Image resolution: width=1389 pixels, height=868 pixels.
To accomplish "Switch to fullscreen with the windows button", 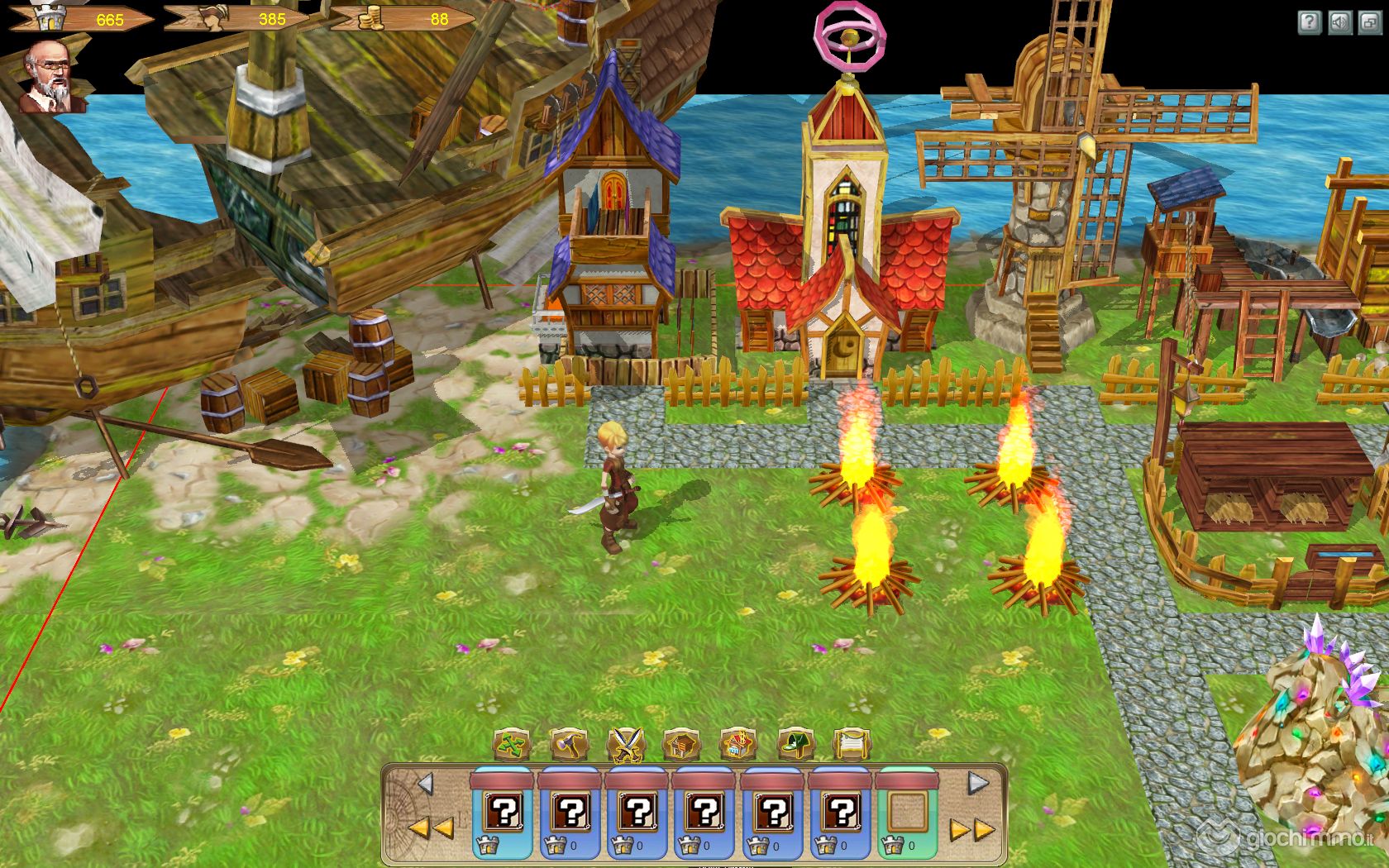I will 1369,22.
